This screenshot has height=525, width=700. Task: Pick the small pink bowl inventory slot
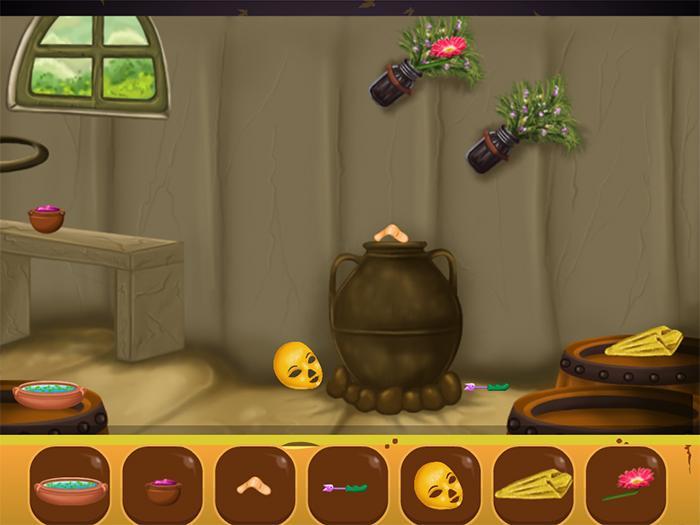pos(163,486)
